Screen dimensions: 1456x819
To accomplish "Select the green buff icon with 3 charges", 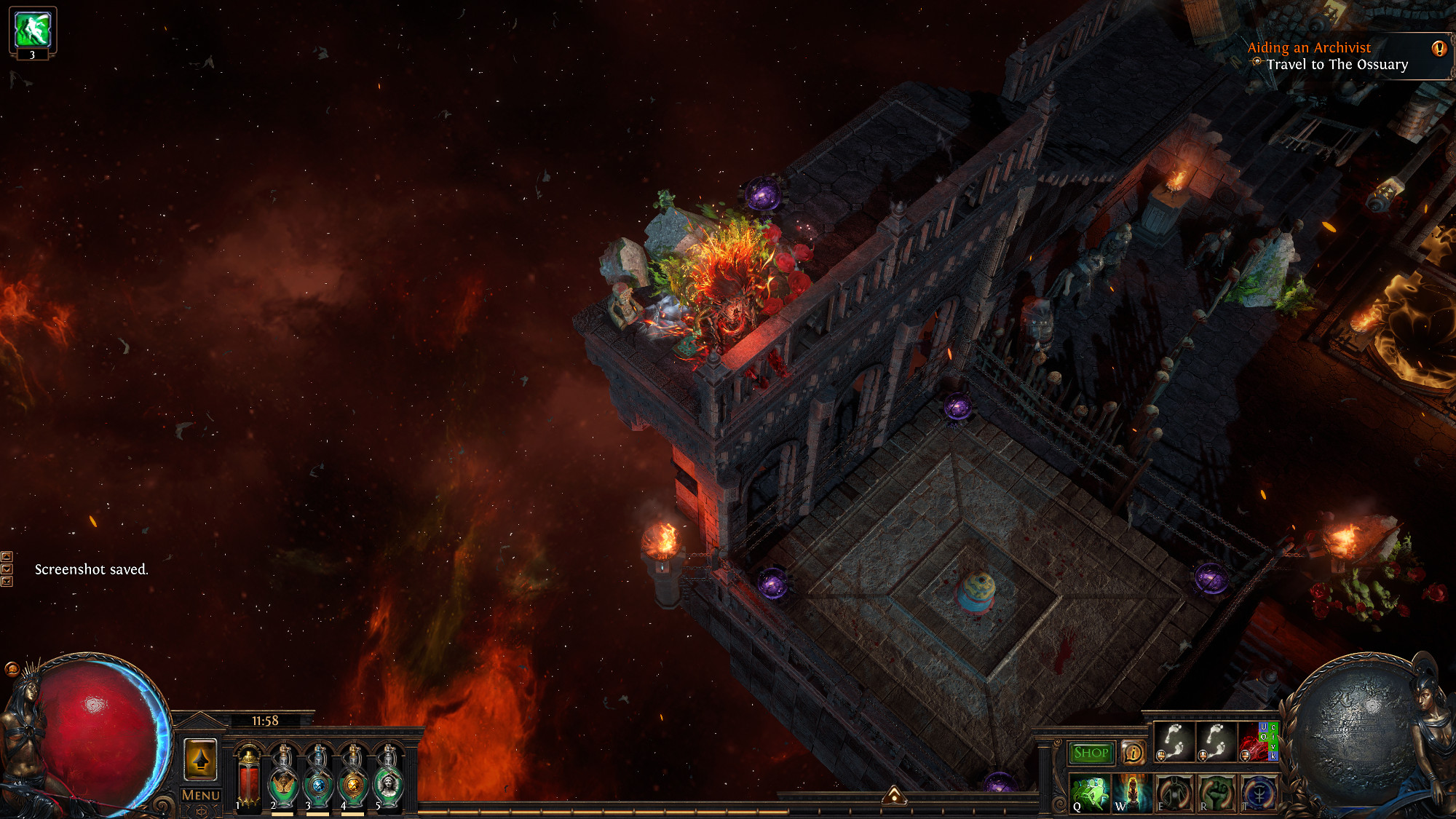I will tap(33, 29).
